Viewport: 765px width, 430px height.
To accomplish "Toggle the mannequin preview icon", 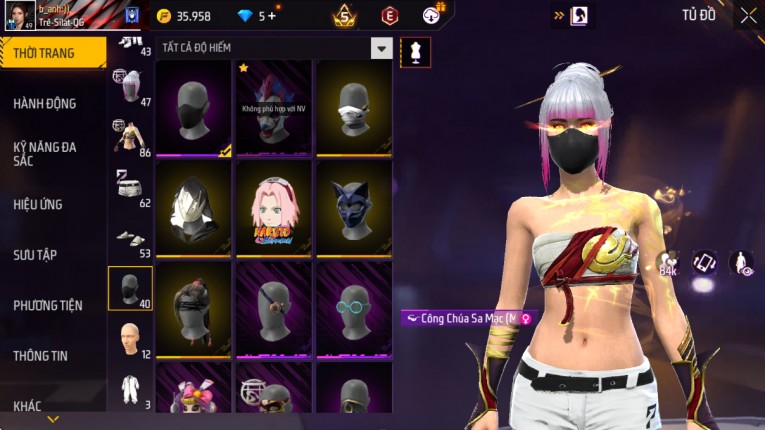I will [415, 52].
